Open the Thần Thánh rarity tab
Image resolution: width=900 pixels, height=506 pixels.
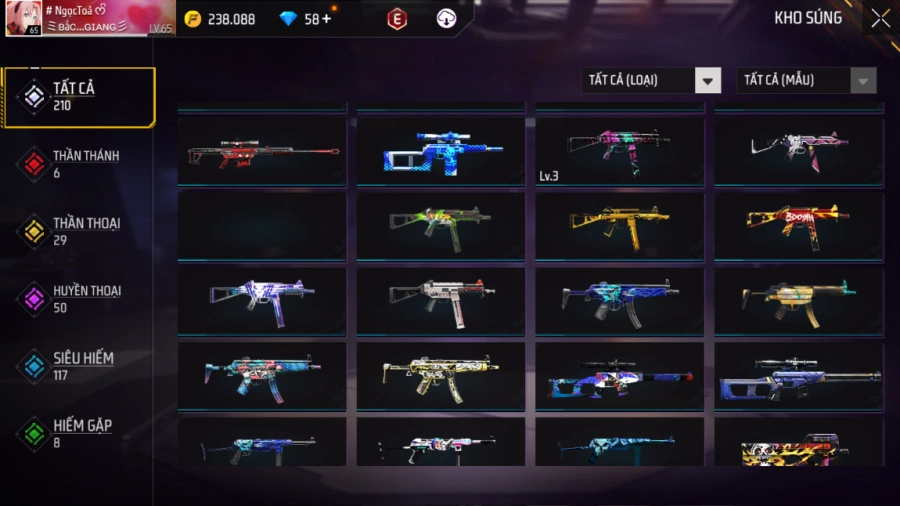[x=79, y=164]
